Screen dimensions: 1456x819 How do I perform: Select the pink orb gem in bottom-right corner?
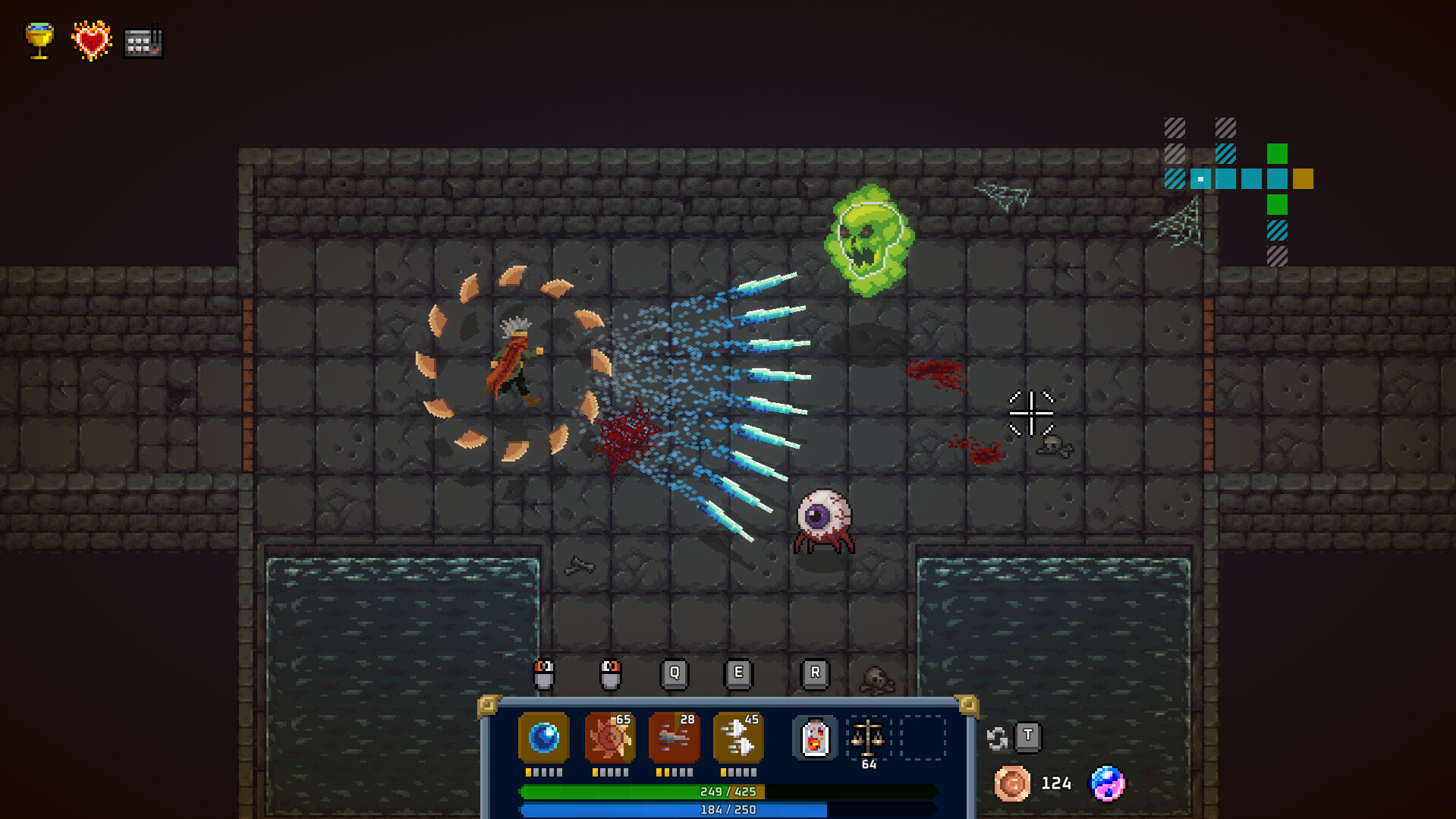[x=1107, y=783]
